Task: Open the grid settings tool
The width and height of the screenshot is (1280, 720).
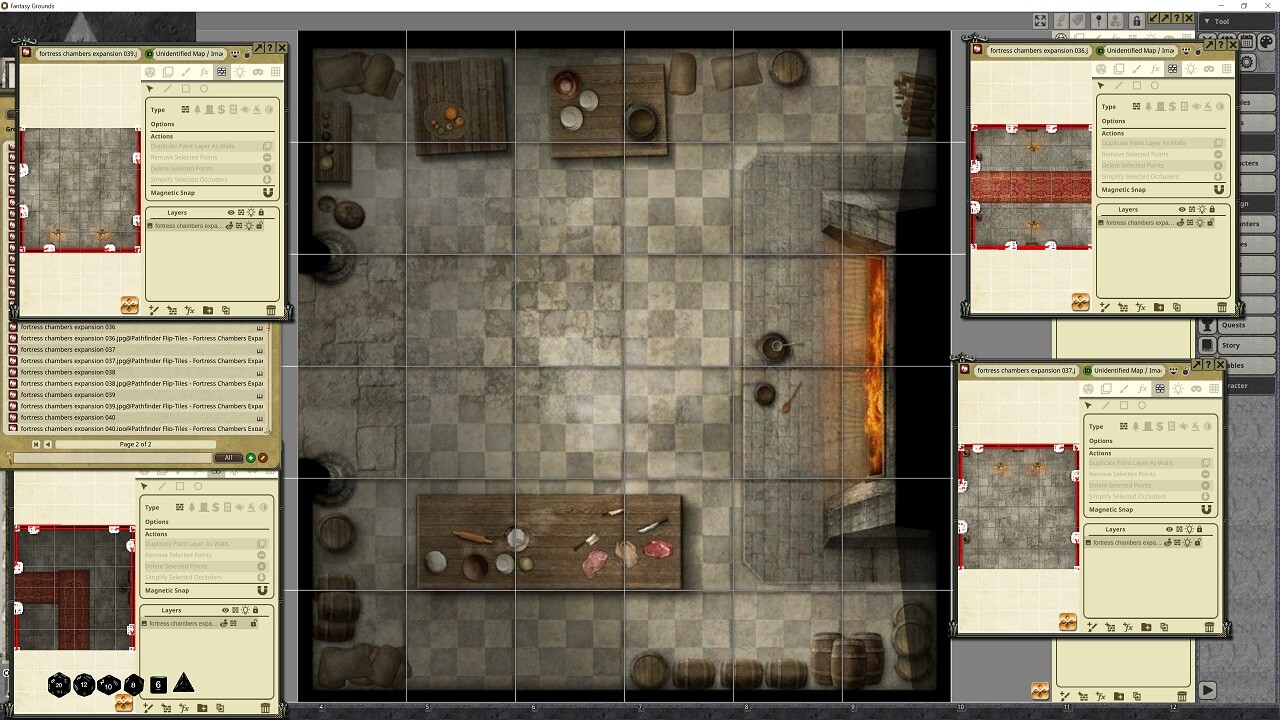Action: [x=275, y=71]
